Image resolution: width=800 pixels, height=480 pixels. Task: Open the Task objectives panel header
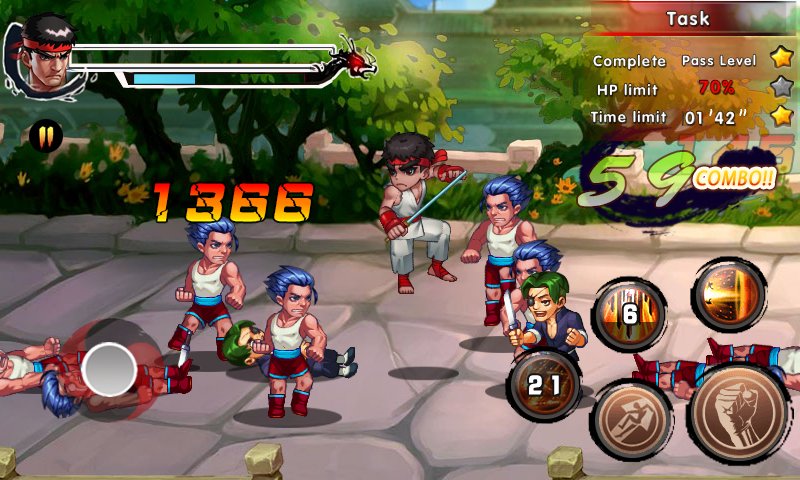tap(688, 18)
